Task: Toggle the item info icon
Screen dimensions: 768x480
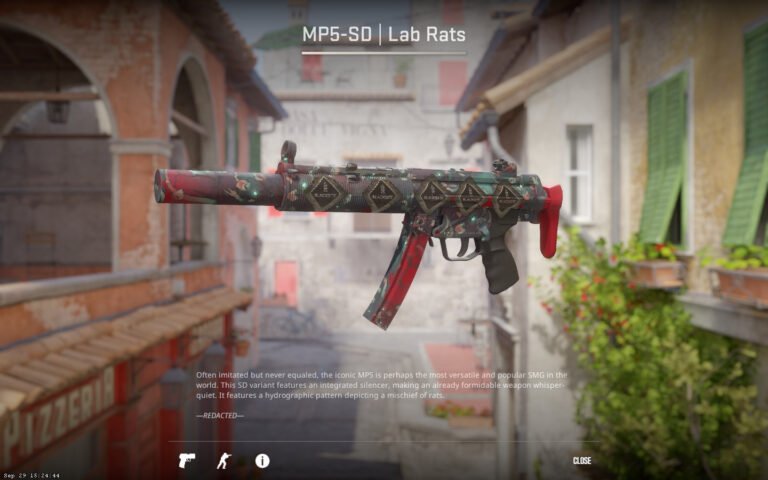Action: click(262, 460)
